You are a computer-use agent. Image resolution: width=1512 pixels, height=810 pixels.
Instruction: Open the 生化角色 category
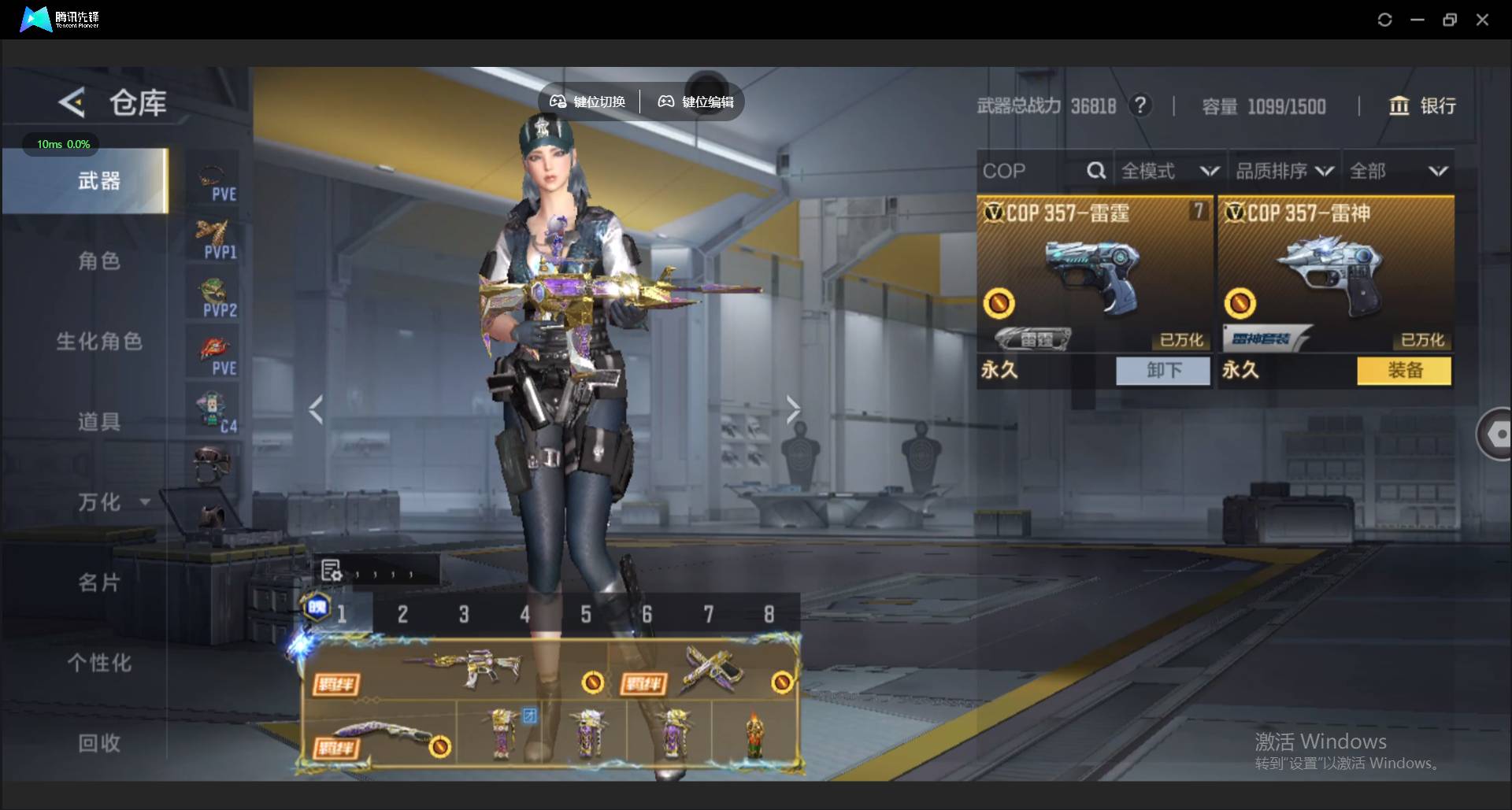[99, 342]
